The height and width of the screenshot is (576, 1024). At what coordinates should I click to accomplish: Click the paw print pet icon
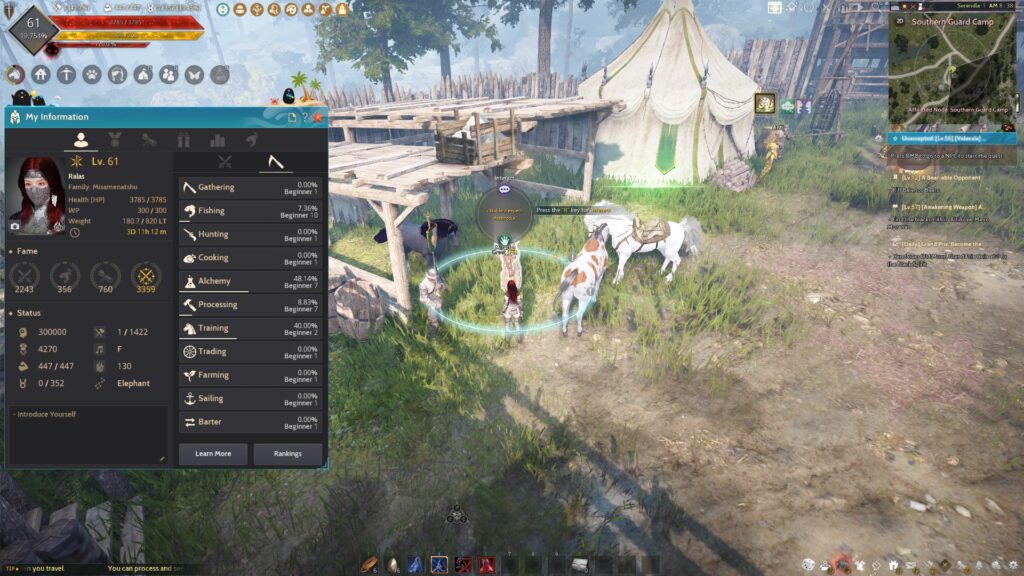[92, 74]
